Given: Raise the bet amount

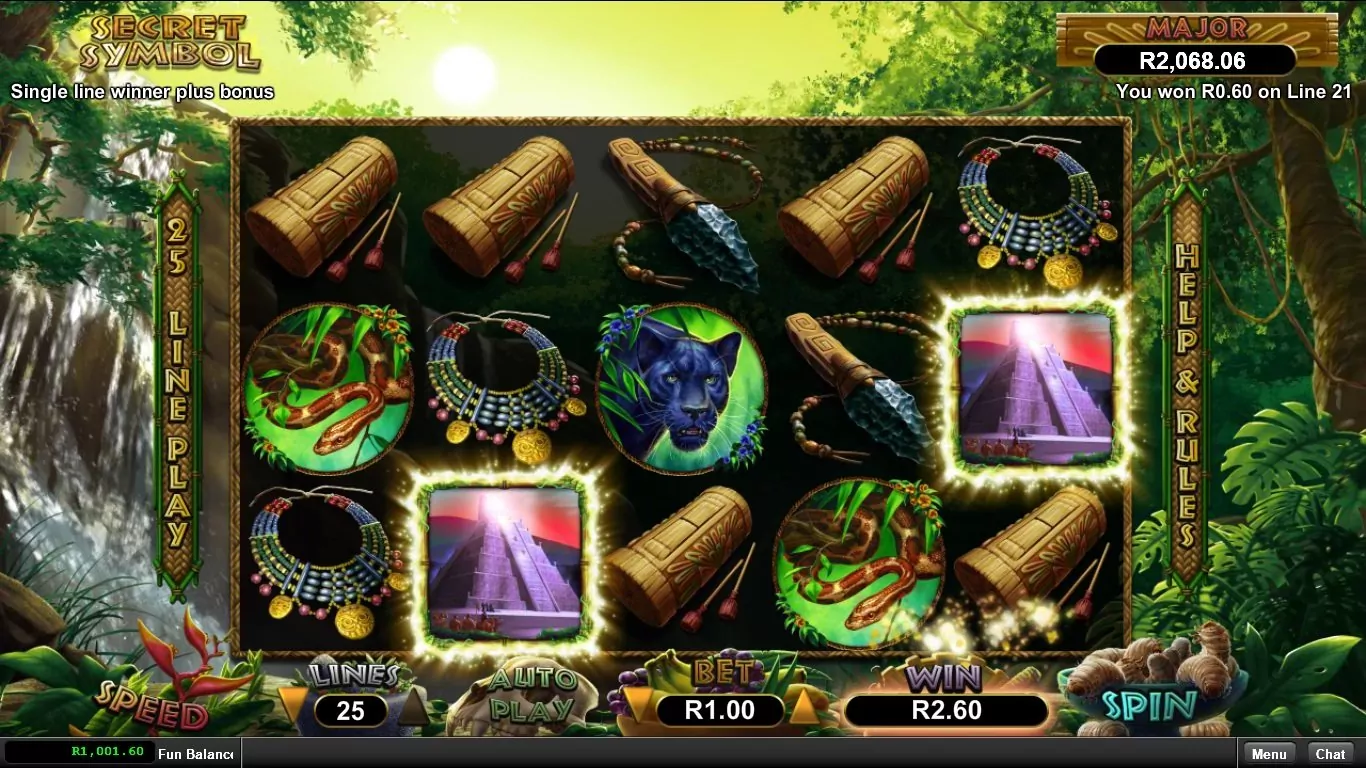Looking at the screenshot, I should (x=803, y=707).
